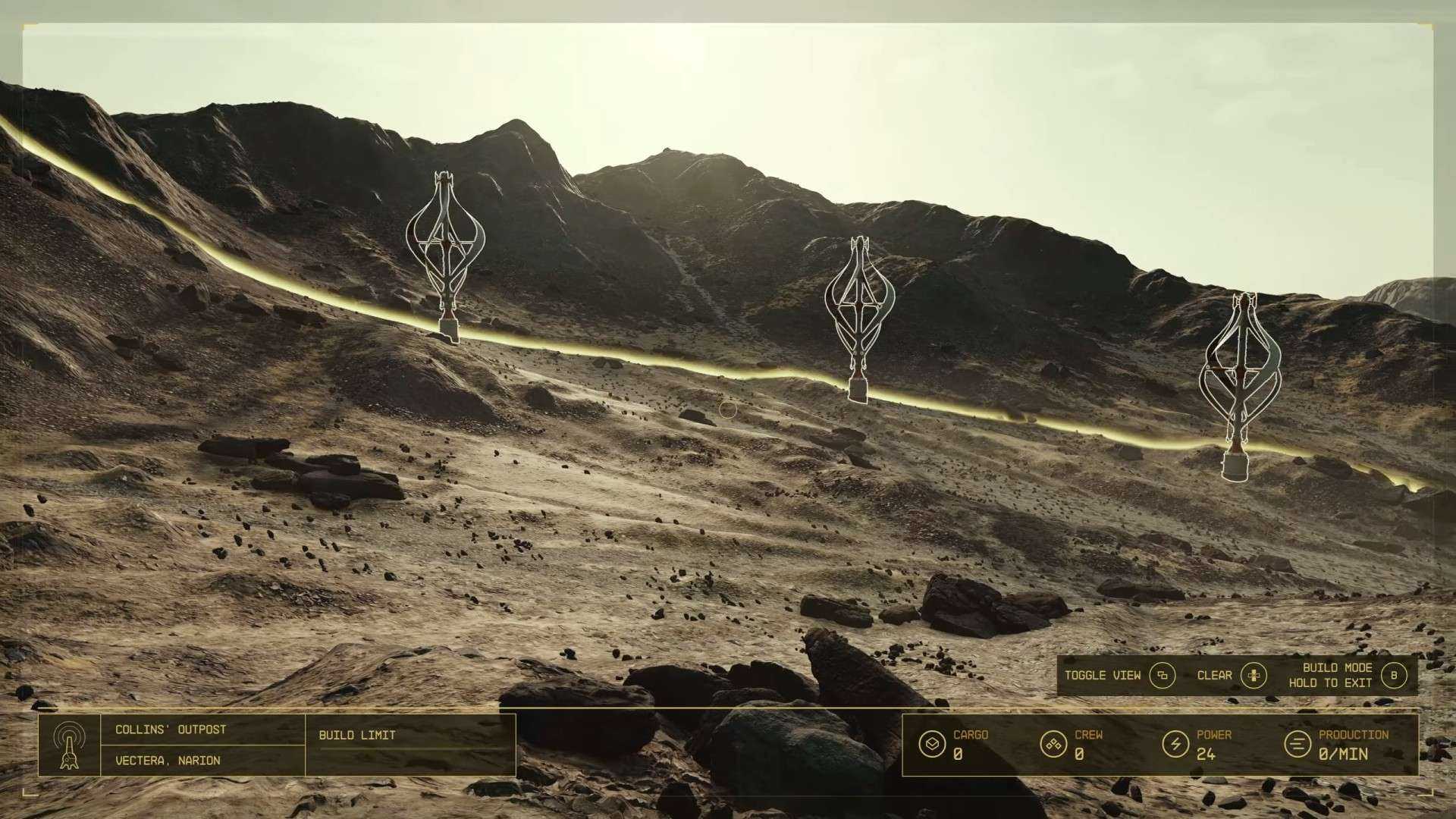Click the Toggle View button
Image resolution: width=1456 pixels, height=819 pixels.
1161,675
